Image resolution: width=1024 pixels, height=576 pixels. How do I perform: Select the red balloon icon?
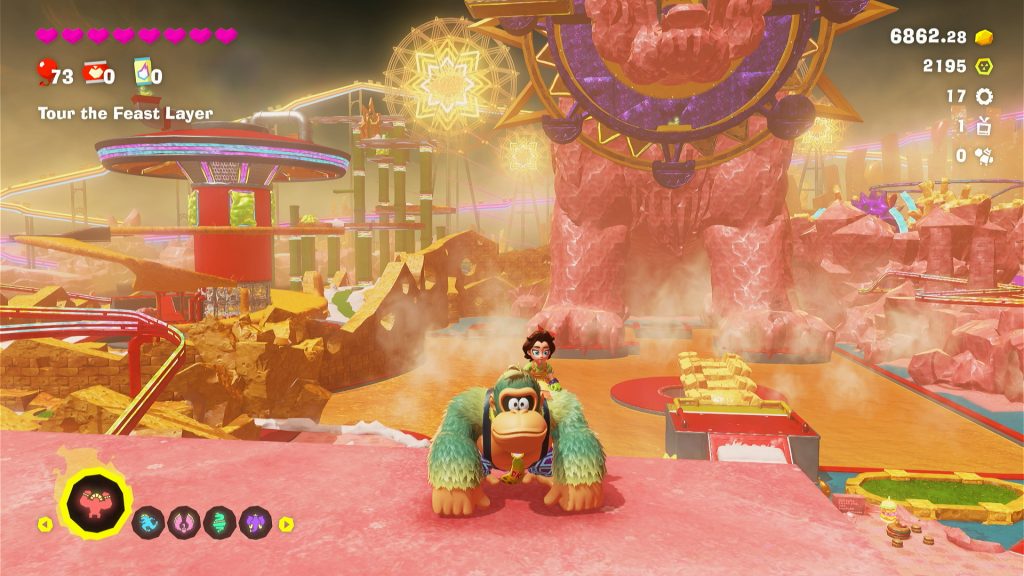click(44, 73)
